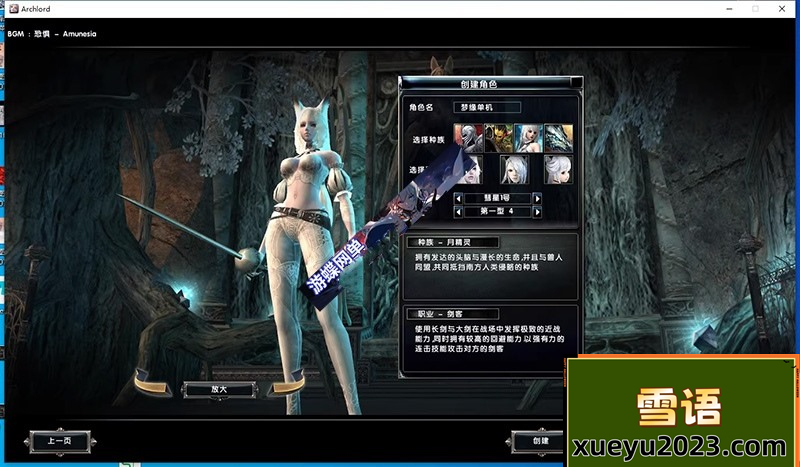Close the Archlord window

coord(782,8)
